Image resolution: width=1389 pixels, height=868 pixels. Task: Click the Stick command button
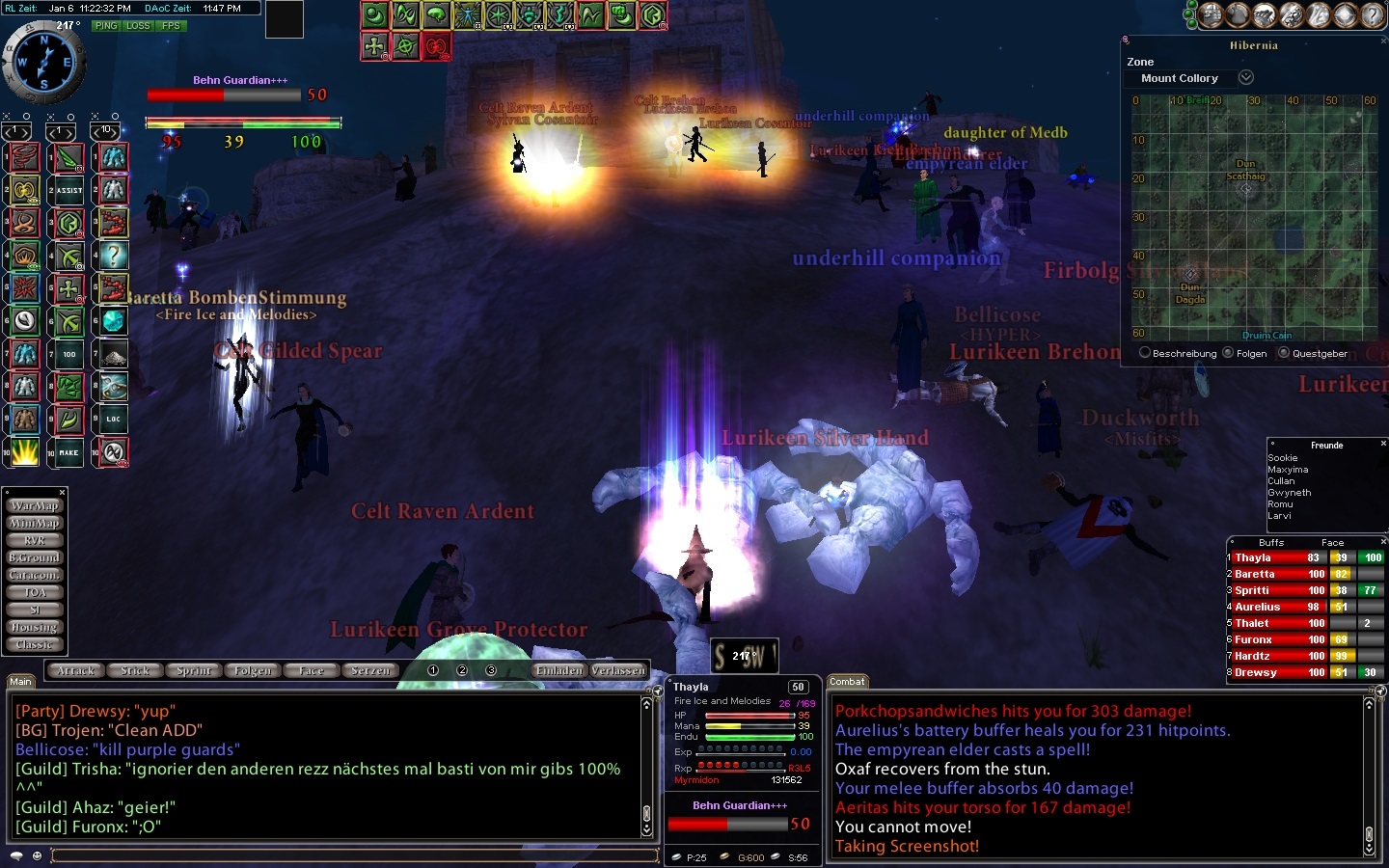135,670
